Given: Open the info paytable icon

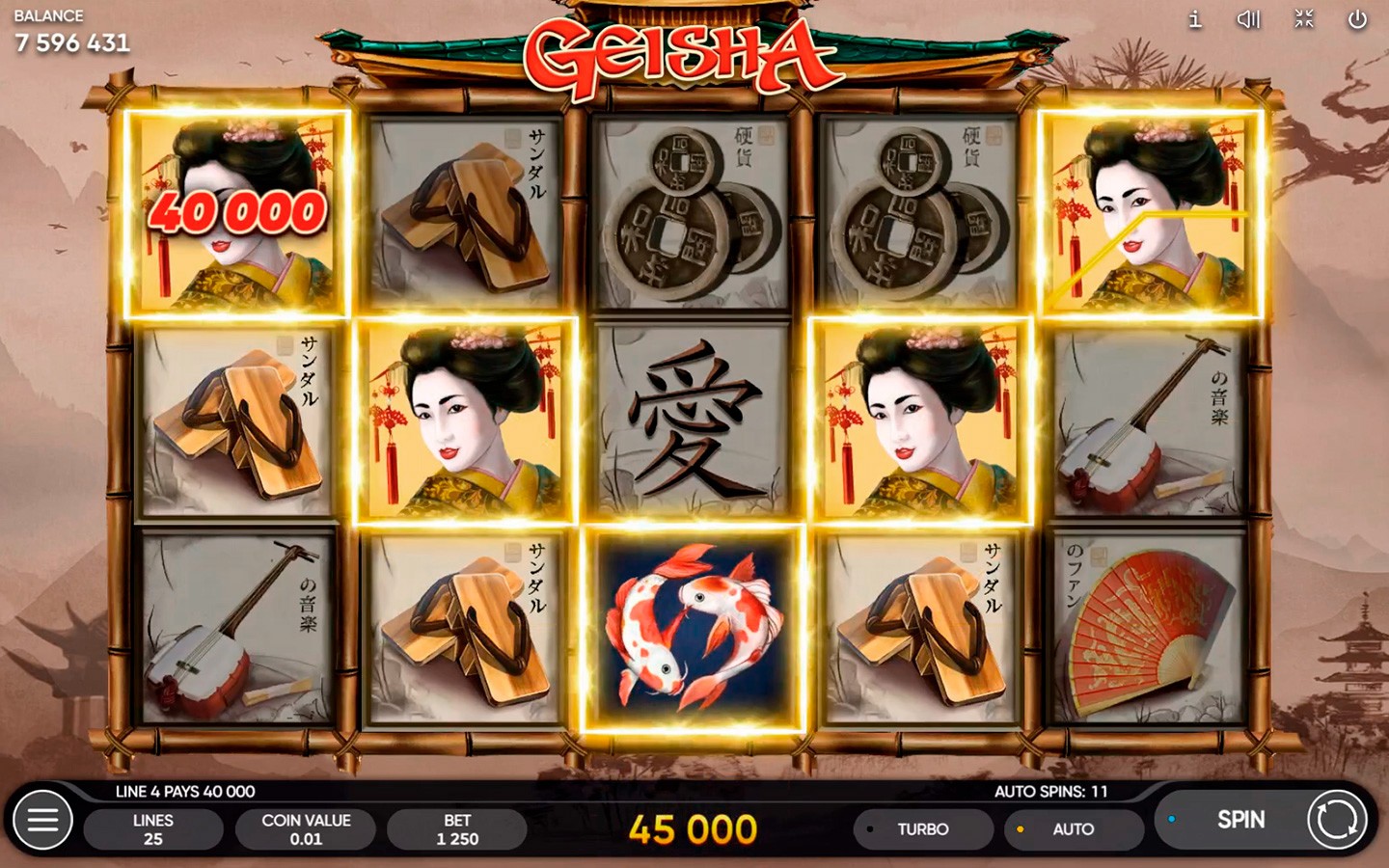Looking at the screenshot, I should [1195, 19].
